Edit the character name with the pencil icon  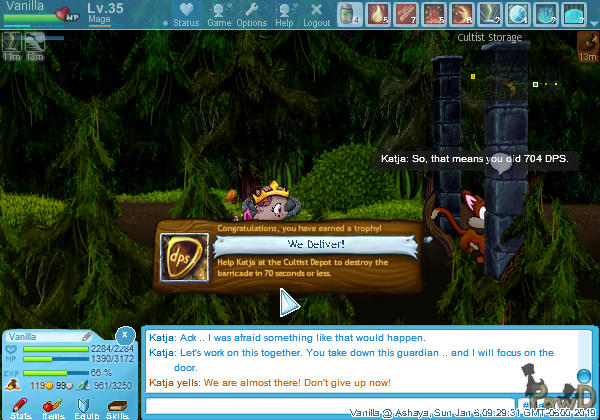(87, 336)
